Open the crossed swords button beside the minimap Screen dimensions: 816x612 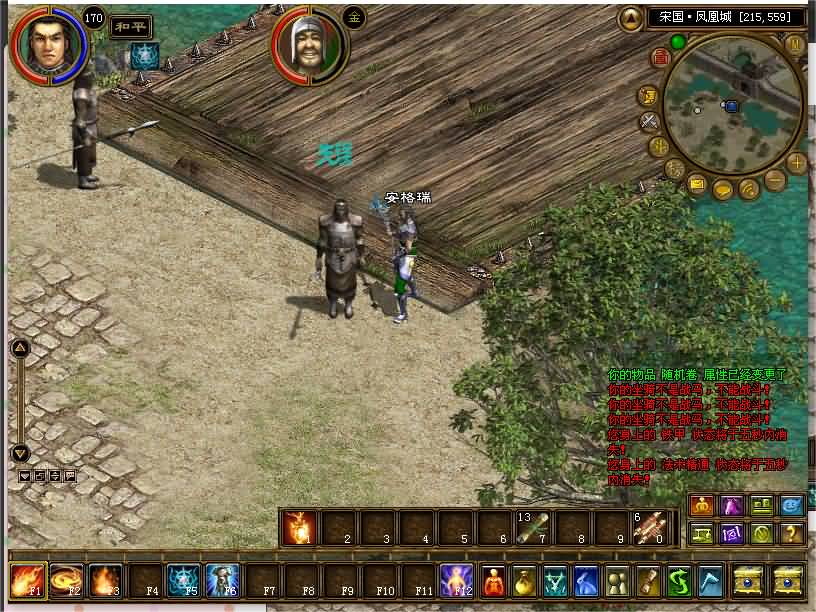[650, 122]
